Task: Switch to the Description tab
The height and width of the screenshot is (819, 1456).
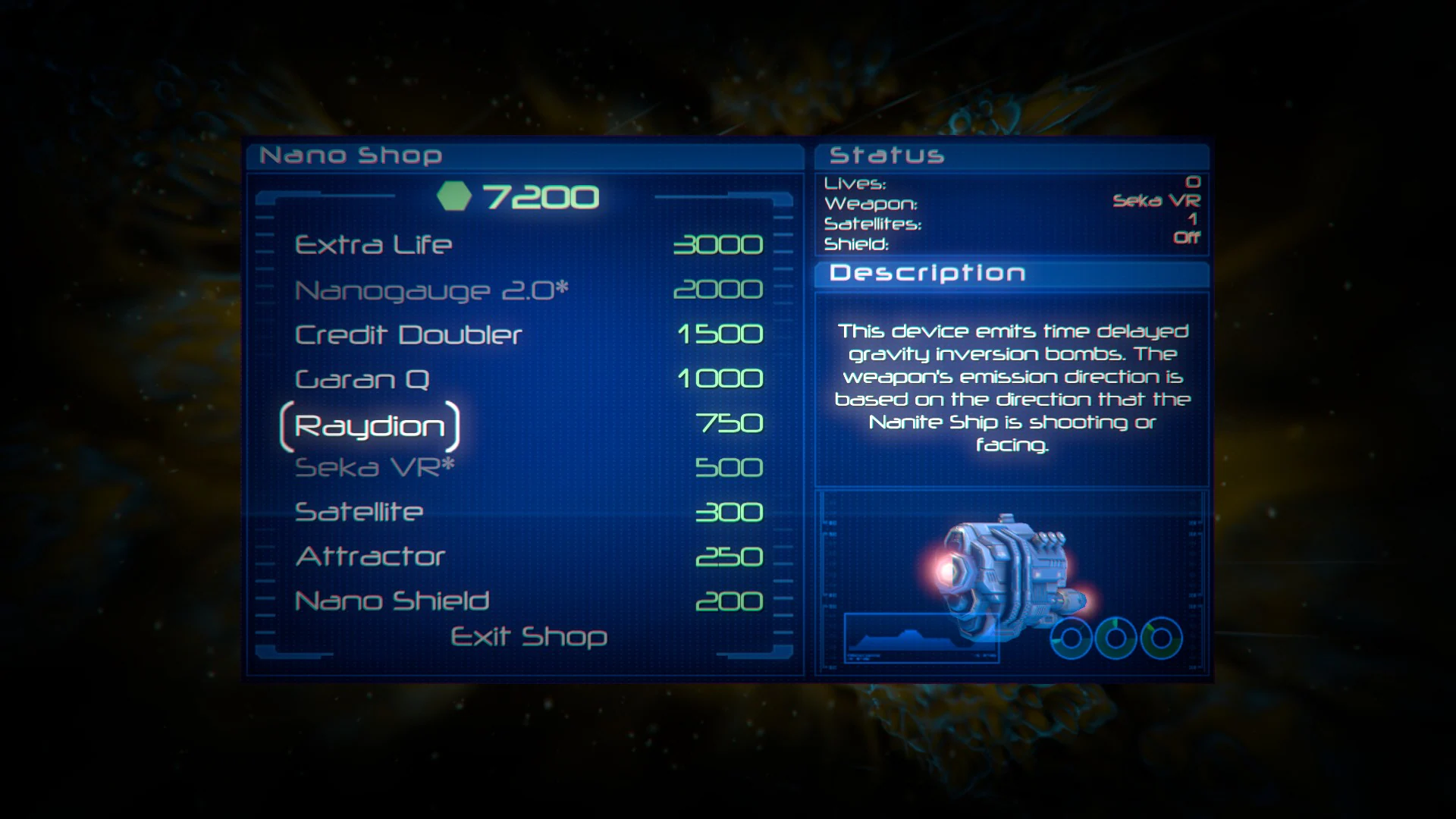Action: point(928,272)
